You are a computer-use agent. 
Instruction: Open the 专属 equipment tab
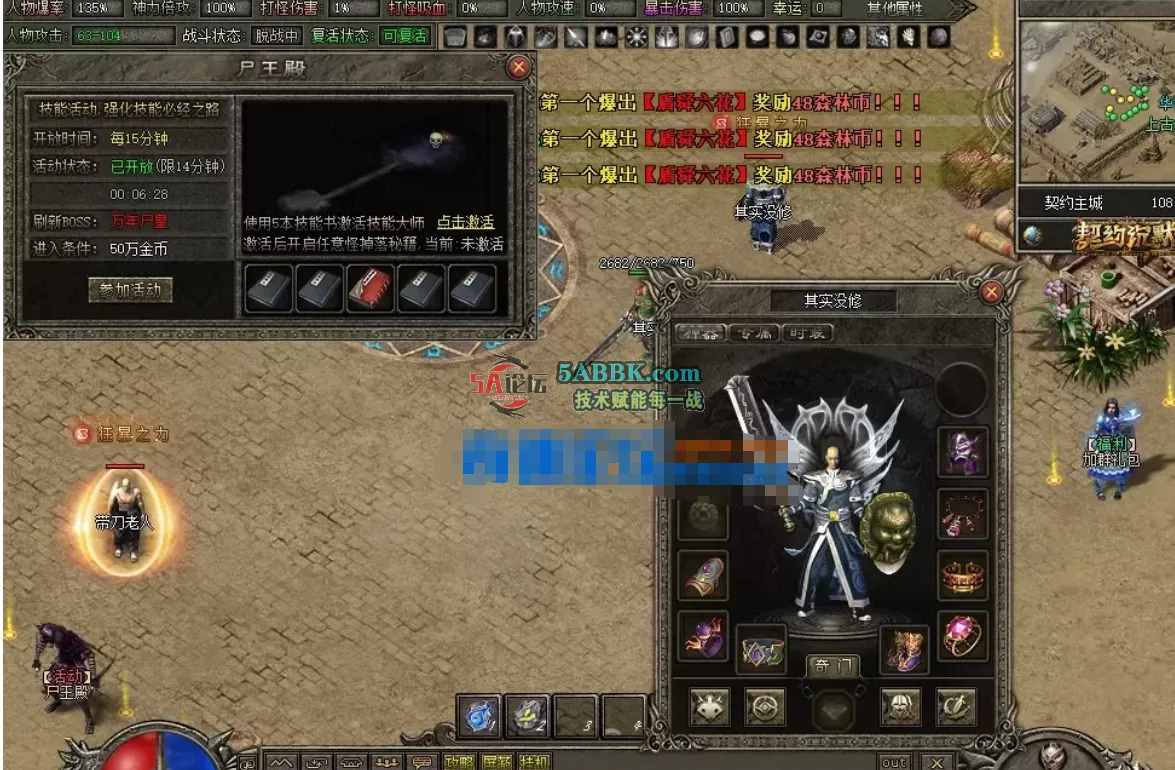coord(752,333)
